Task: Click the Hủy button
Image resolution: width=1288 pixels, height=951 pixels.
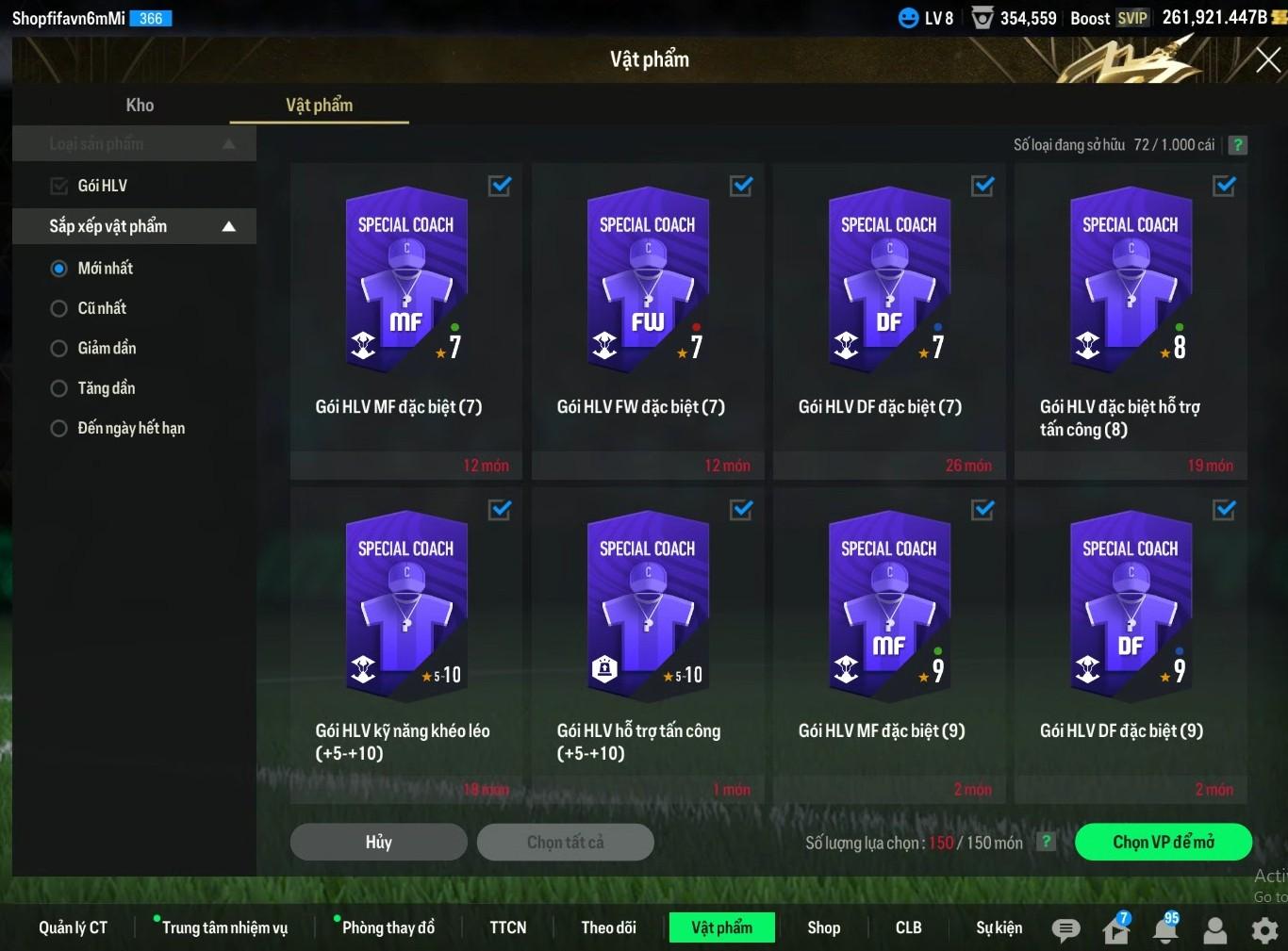Action: pyautogui.click(x=378, y=842)
